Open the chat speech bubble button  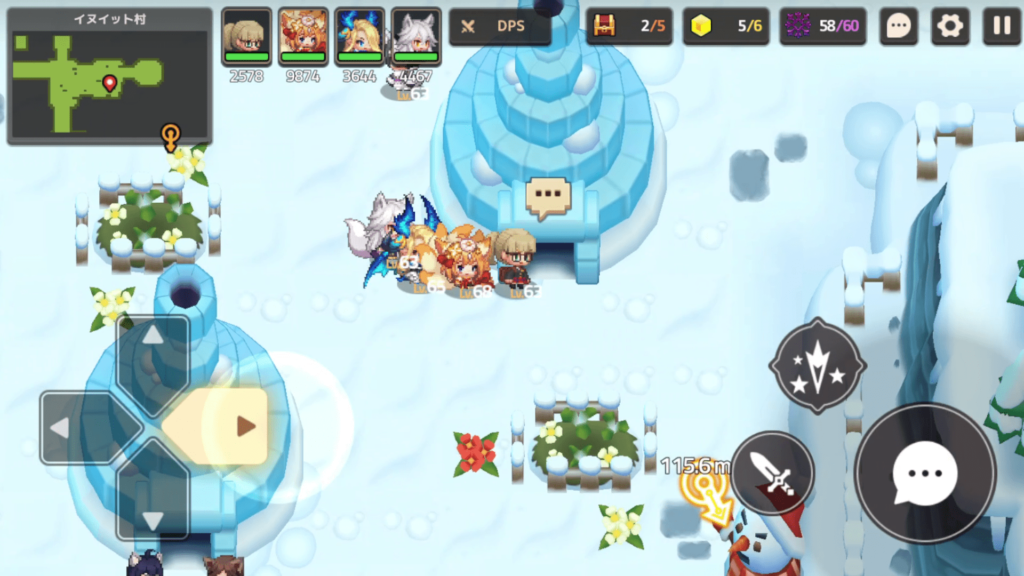(x=898, y=27)
